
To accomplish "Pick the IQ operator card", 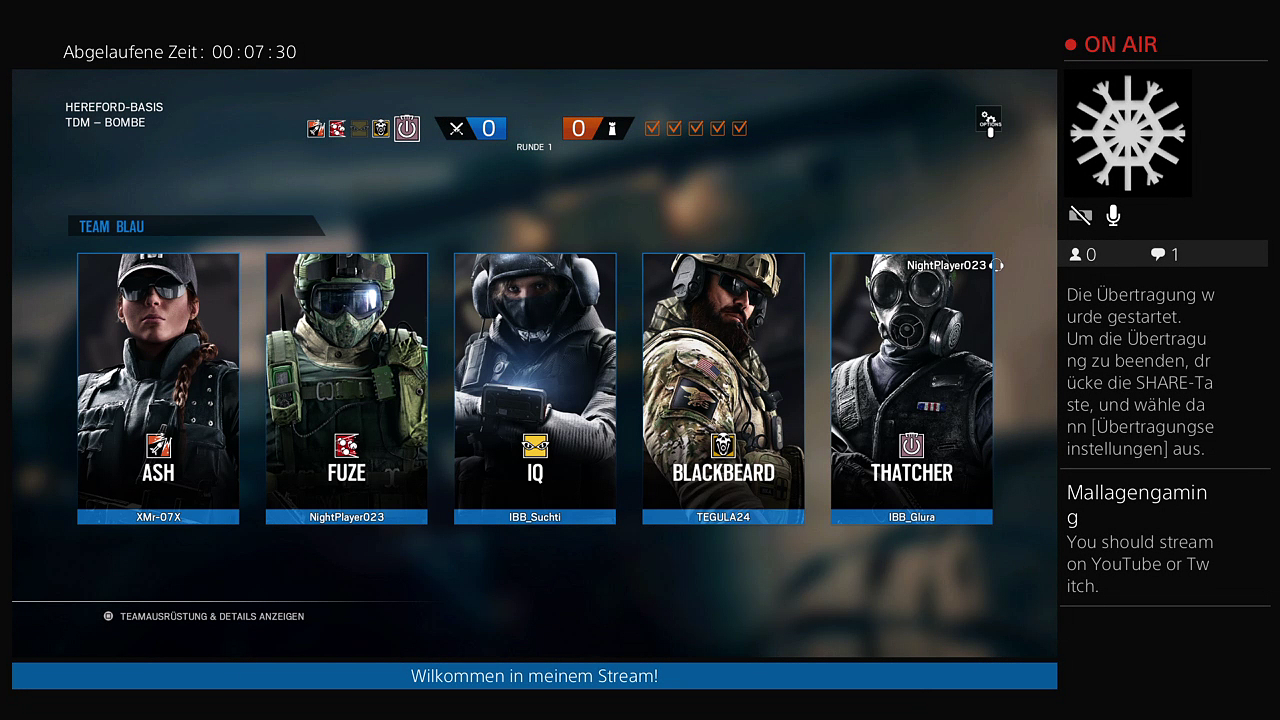I will (535, 387).
